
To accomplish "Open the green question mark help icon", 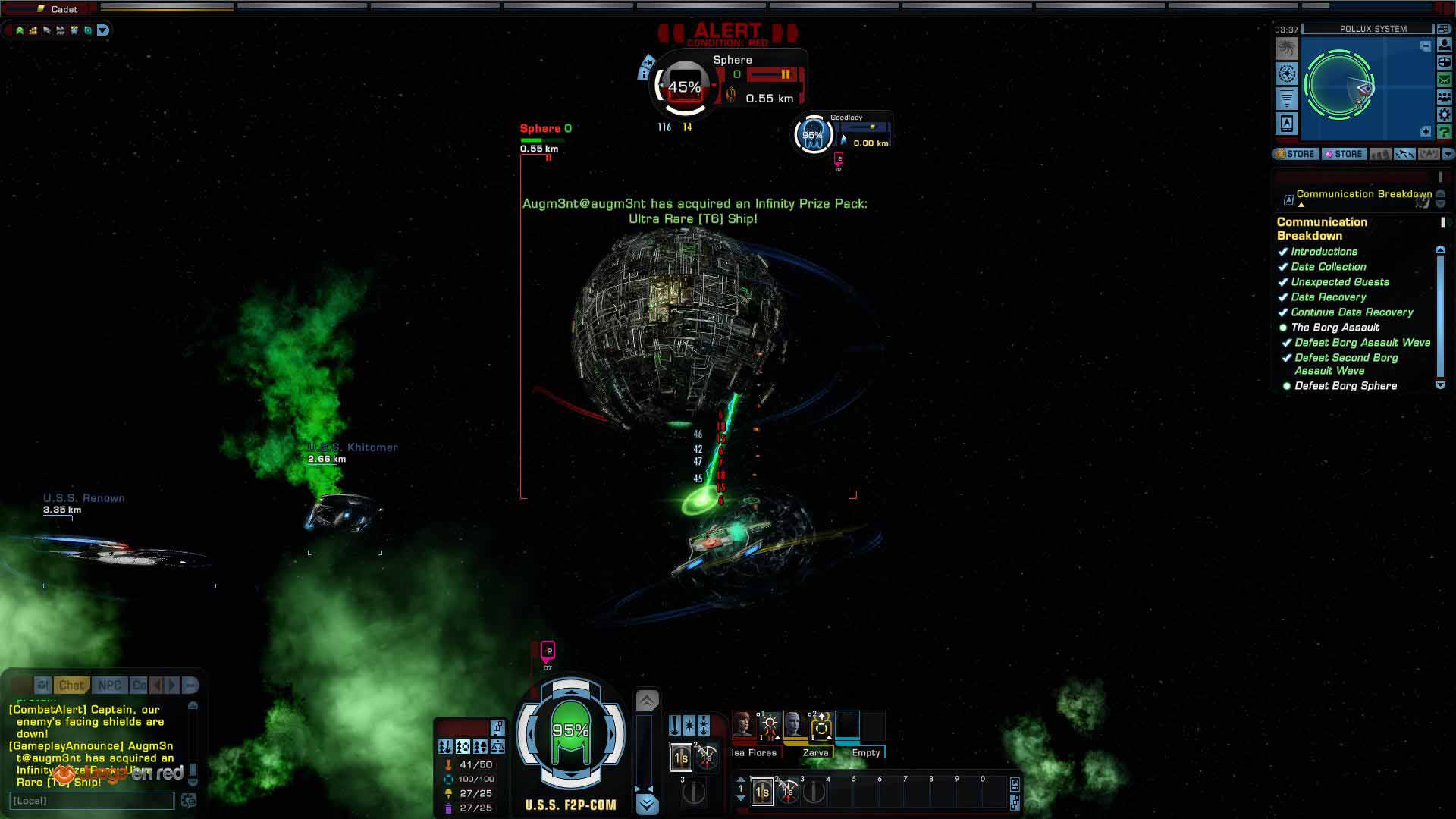I will coord(1445,133).
